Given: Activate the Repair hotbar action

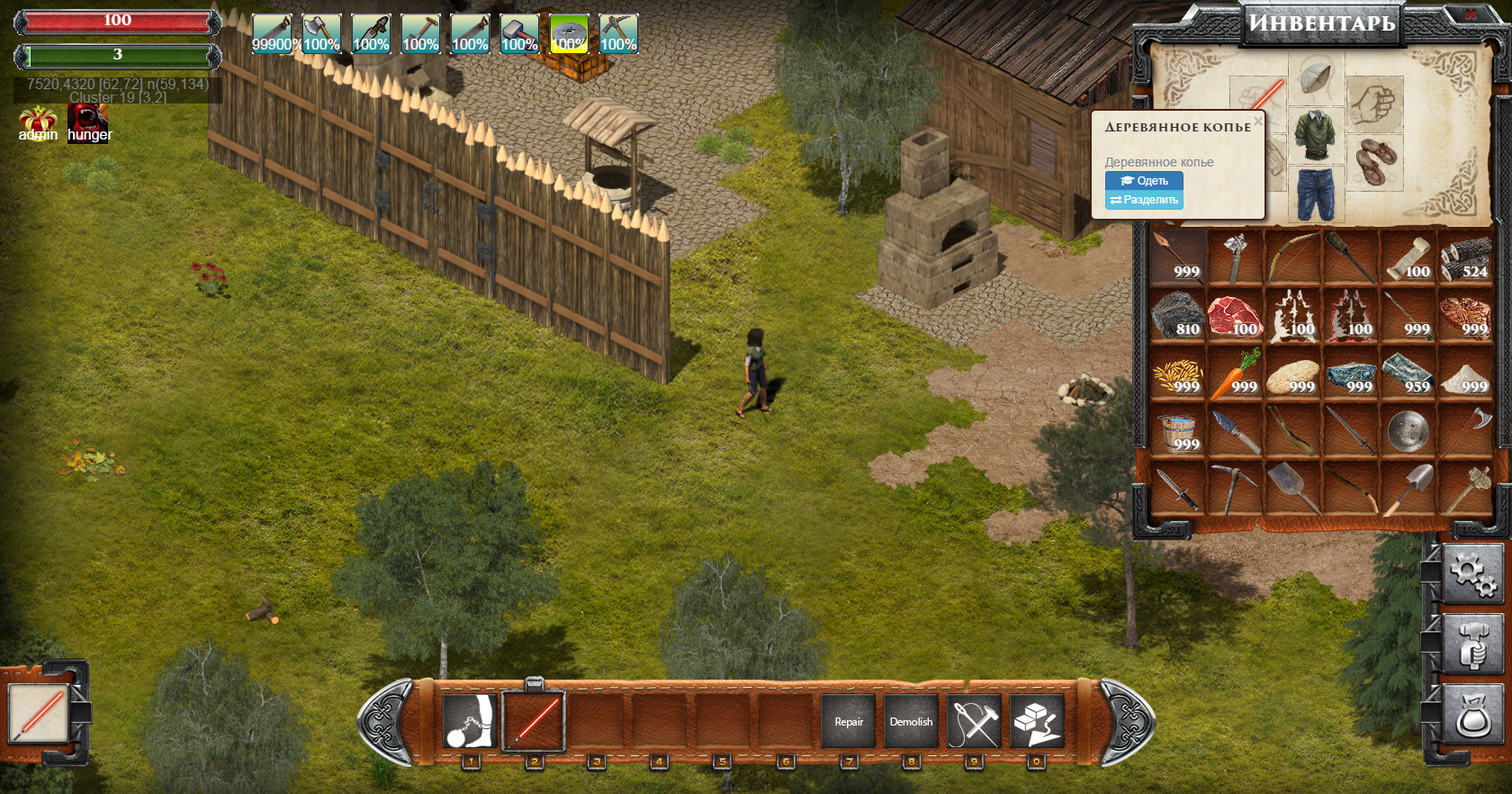Looking at the screenshot, I should point(848,721).
